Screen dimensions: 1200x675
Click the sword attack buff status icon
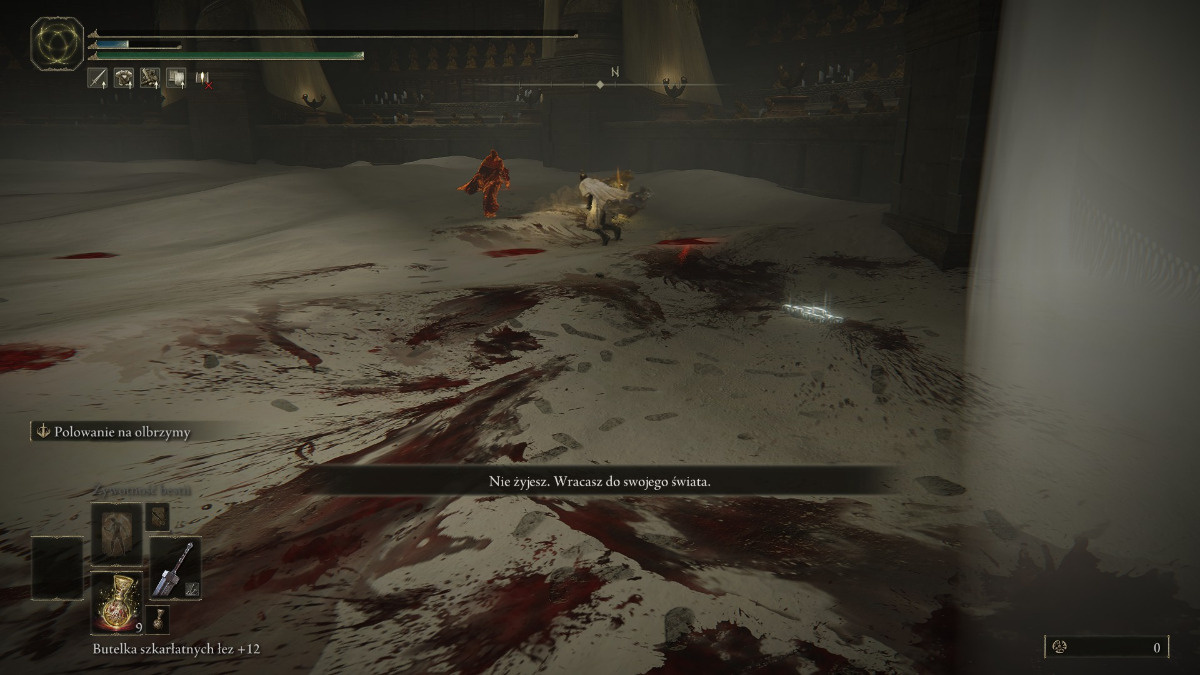click(98, 77)
